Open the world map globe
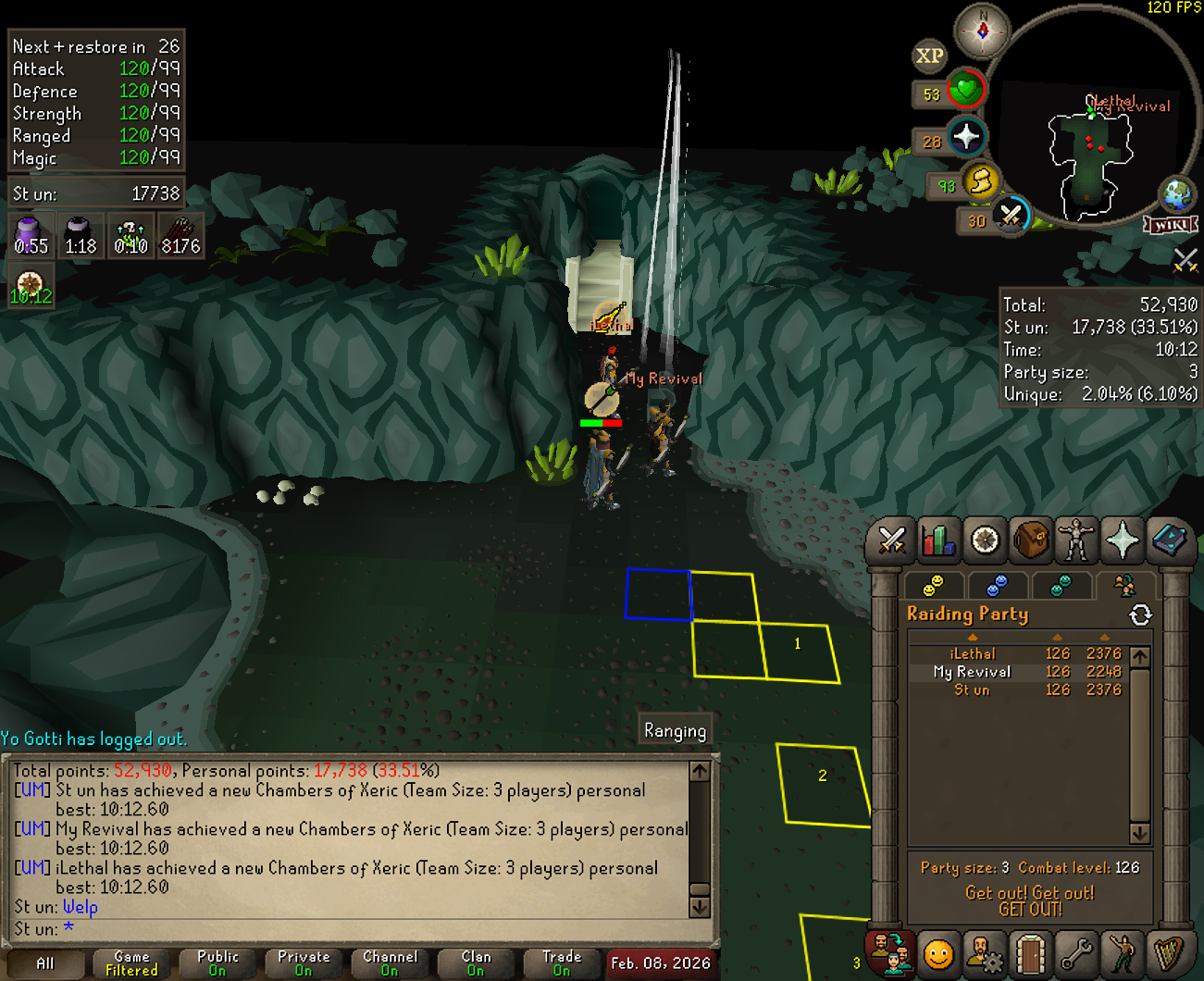The width and height of the screenshot is (1204, 981). 1177,194
